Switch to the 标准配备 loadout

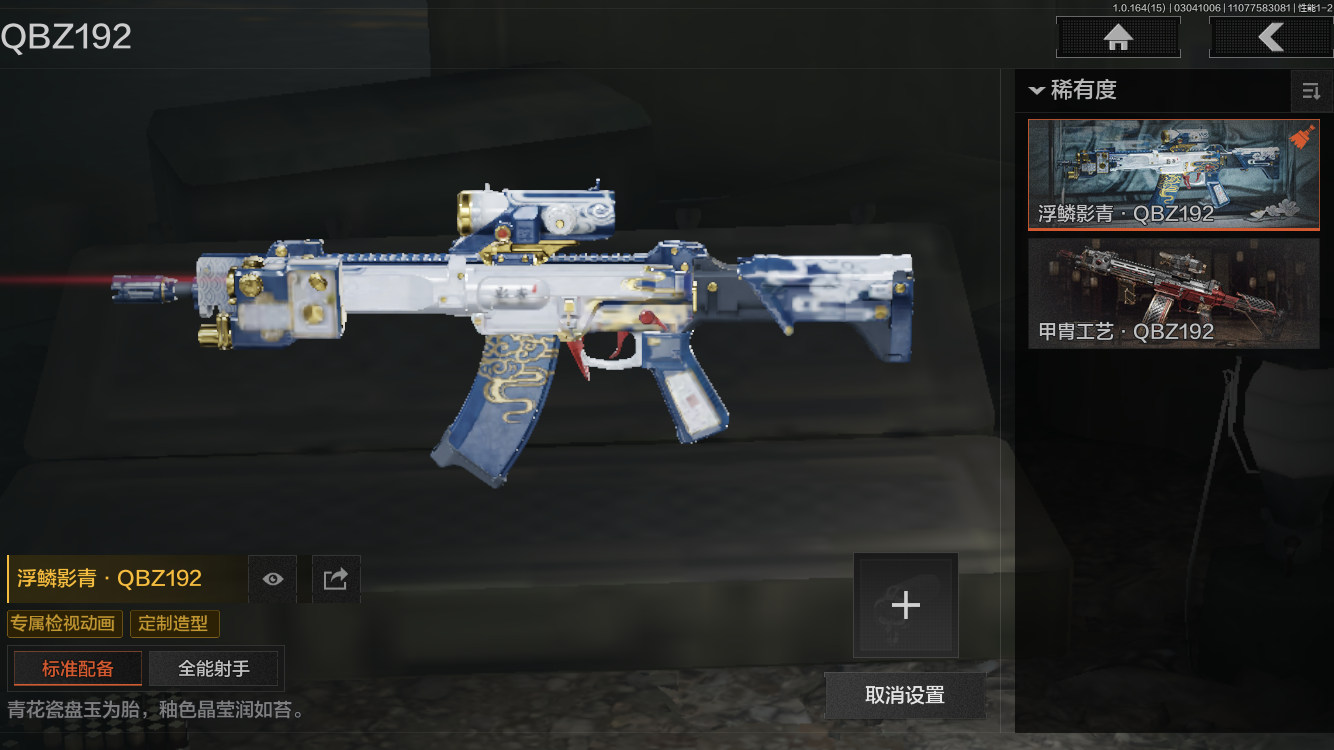click(x=78, y=669)
